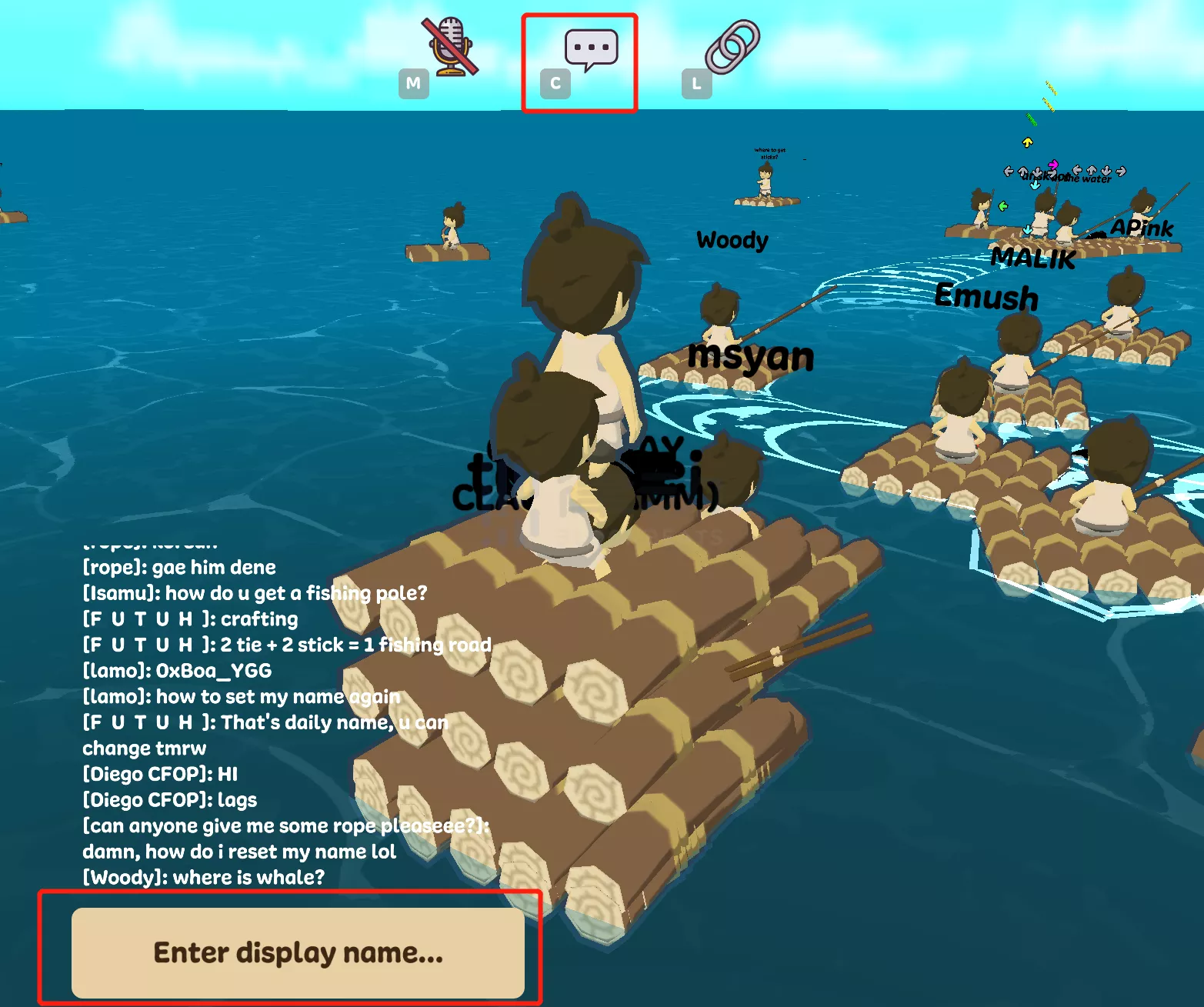Click the pink right-arrow emote near MALIK

pos(1055,164)
